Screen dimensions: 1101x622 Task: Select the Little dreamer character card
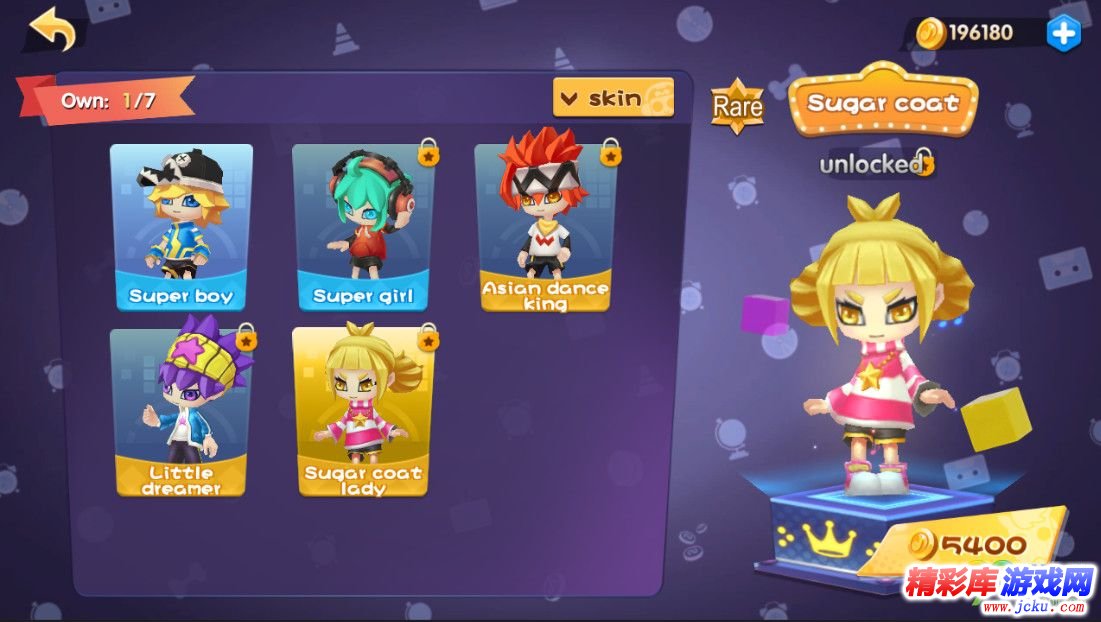pyautogui.click(x=181, y=412)
